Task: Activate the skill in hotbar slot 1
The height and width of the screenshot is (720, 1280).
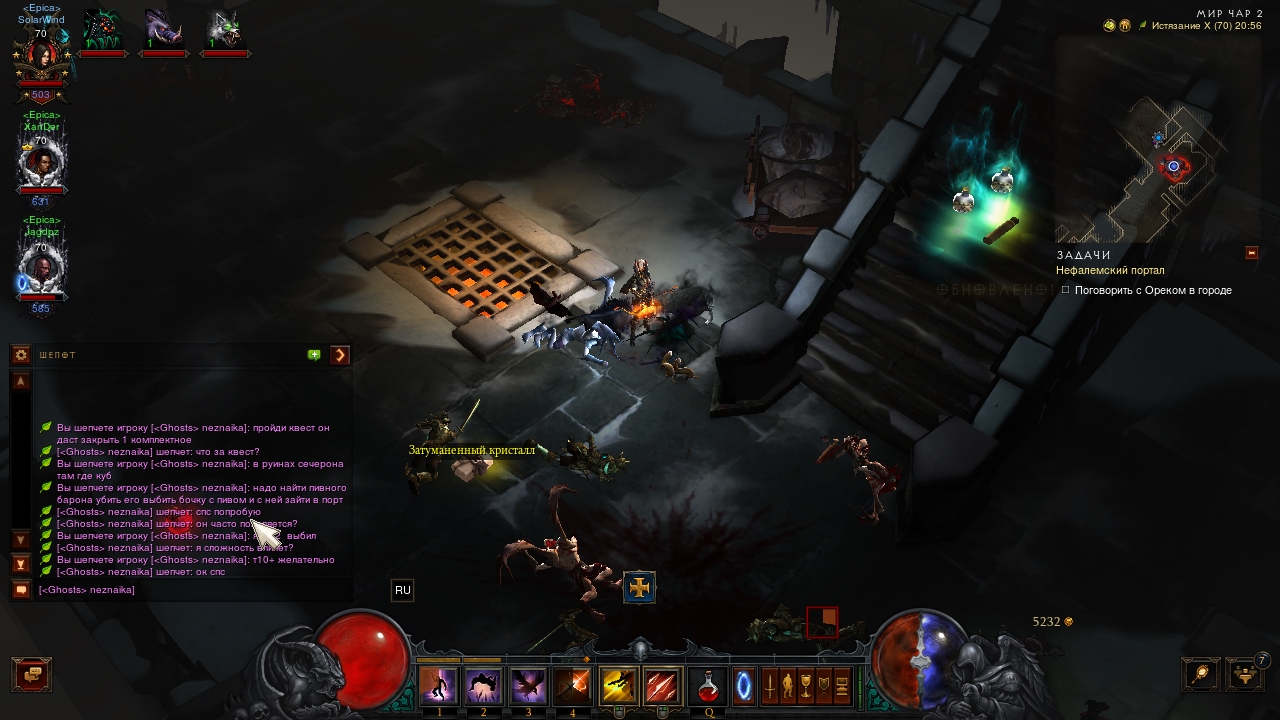Action: (x=439, y=686)
